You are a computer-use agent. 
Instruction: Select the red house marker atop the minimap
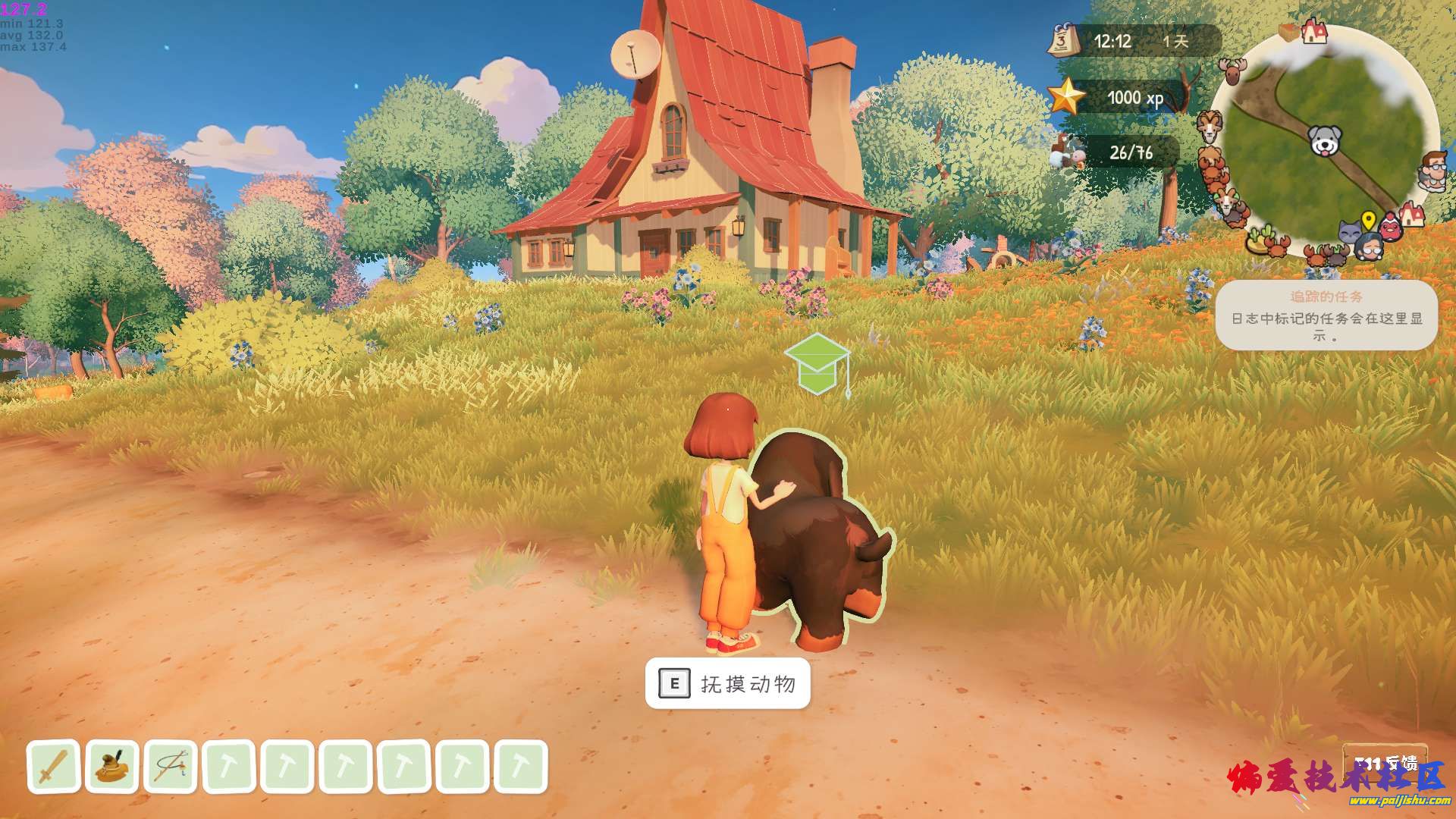1314,32
